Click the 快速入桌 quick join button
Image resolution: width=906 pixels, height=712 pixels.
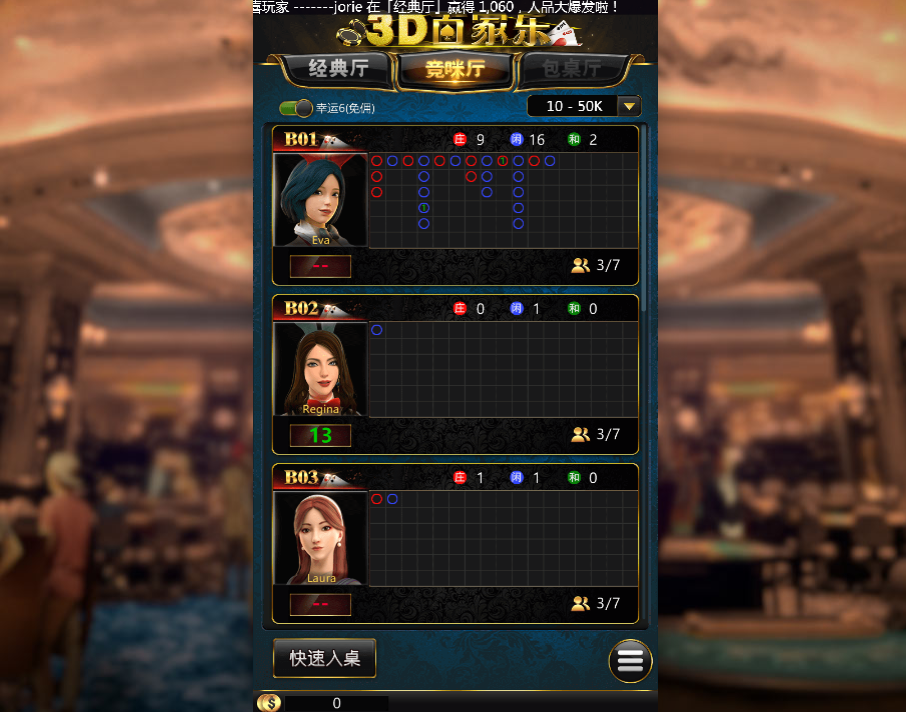pyautogui.click(x=325, y=658)
